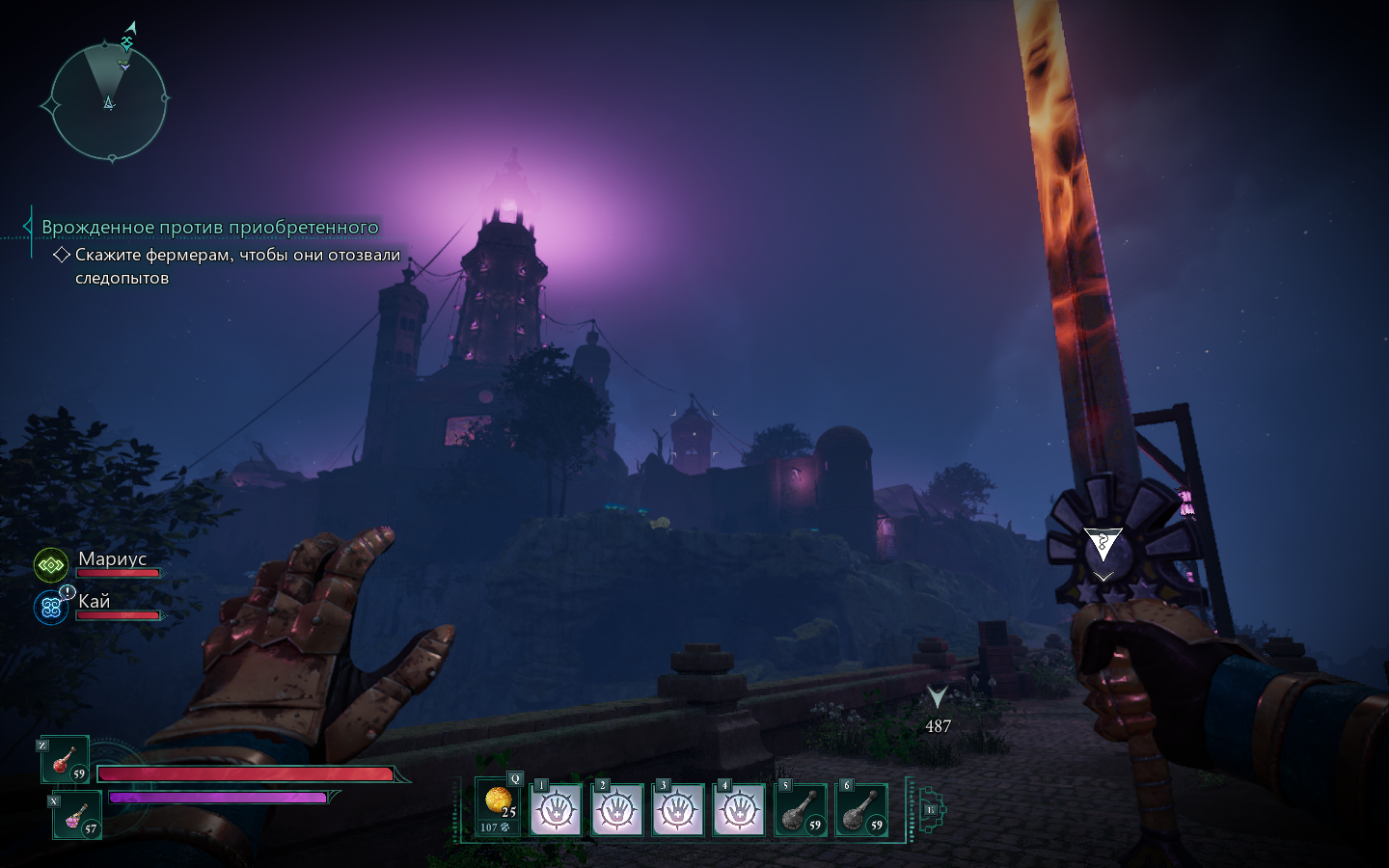Open the ability tree icon beside the hotbar
The width and height of the screenshot is (1389, 868).
[932, 809]
